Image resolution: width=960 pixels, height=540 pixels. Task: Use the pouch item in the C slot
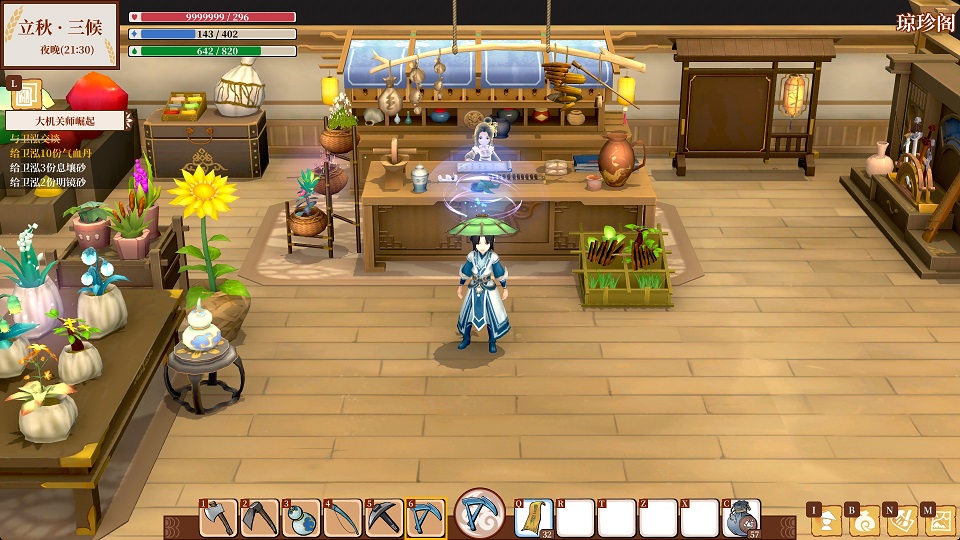point(742,518)
